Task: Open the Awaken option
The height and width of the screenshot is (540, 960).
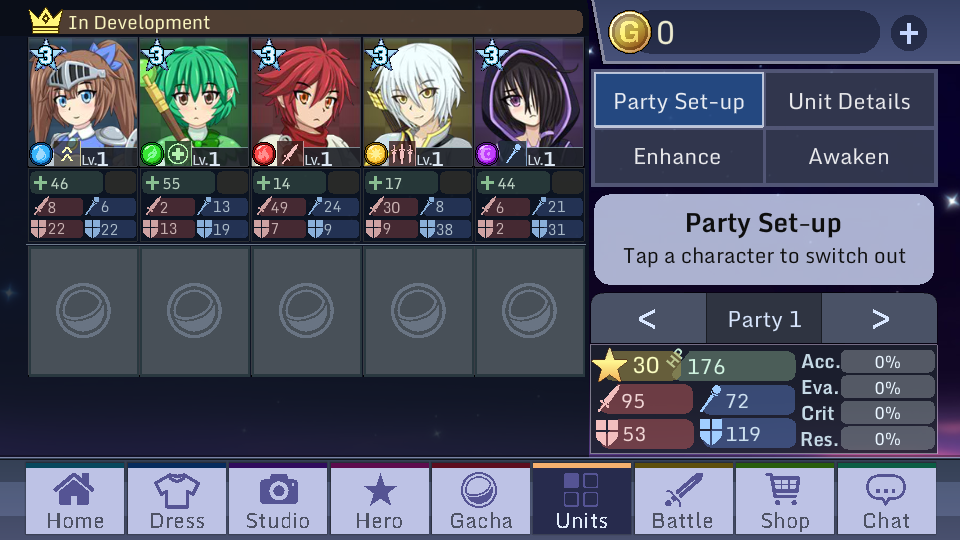Action: tap(849, 157)
